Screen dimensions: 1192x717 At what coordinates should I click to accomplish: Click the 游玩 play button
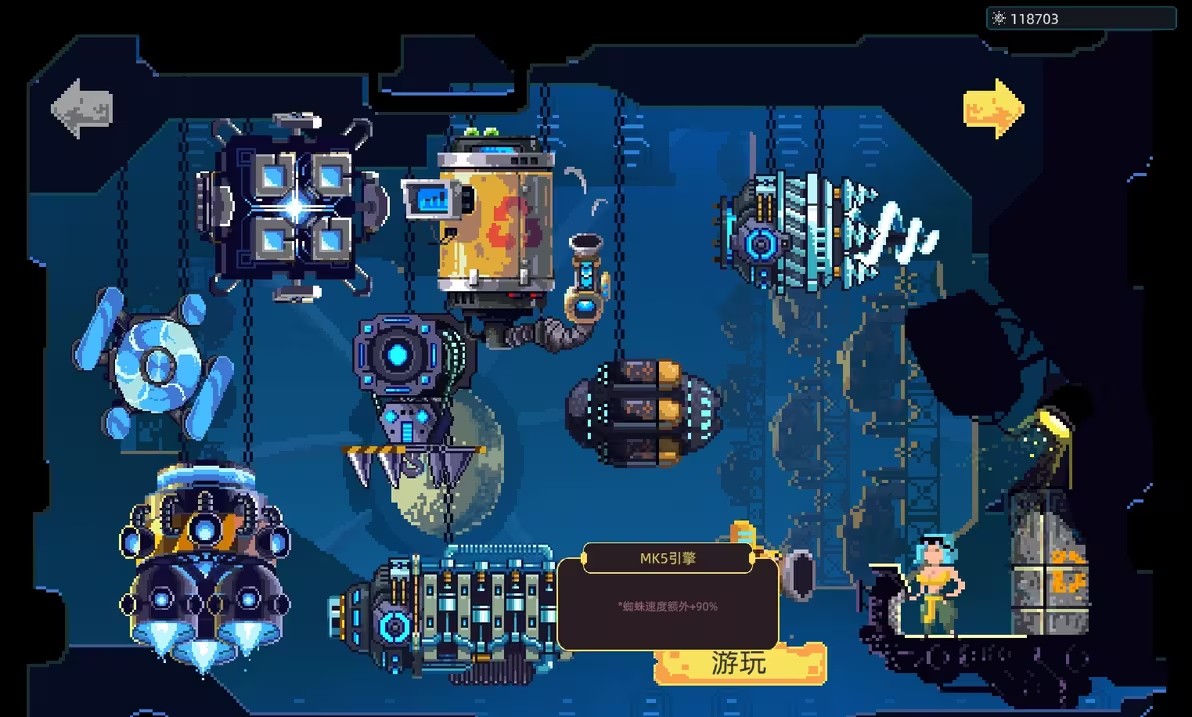[x=740, y=663]
